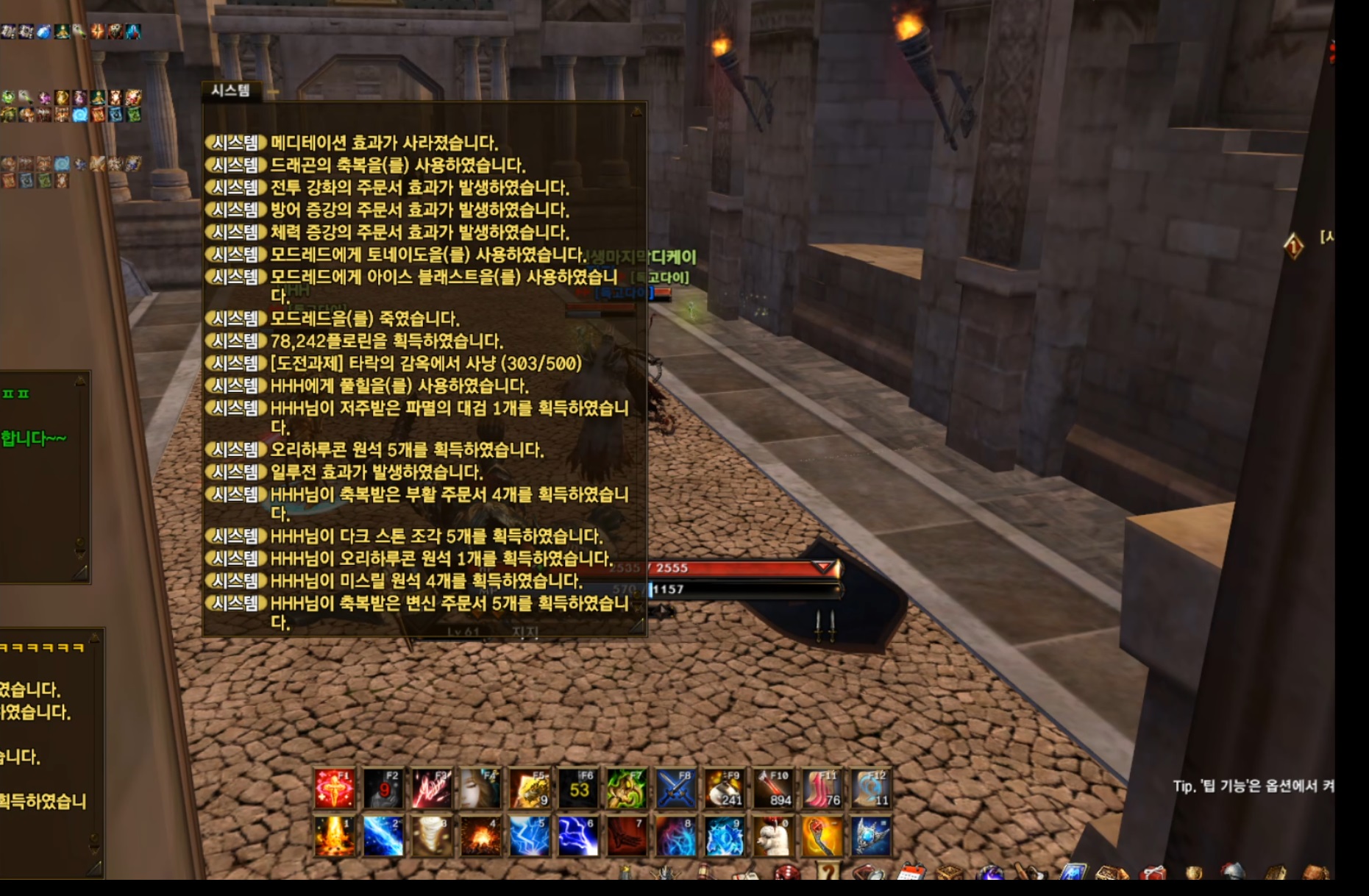Open the question mark help menu icon
Screen dimensions: 1369x896
tap(828, 872)
